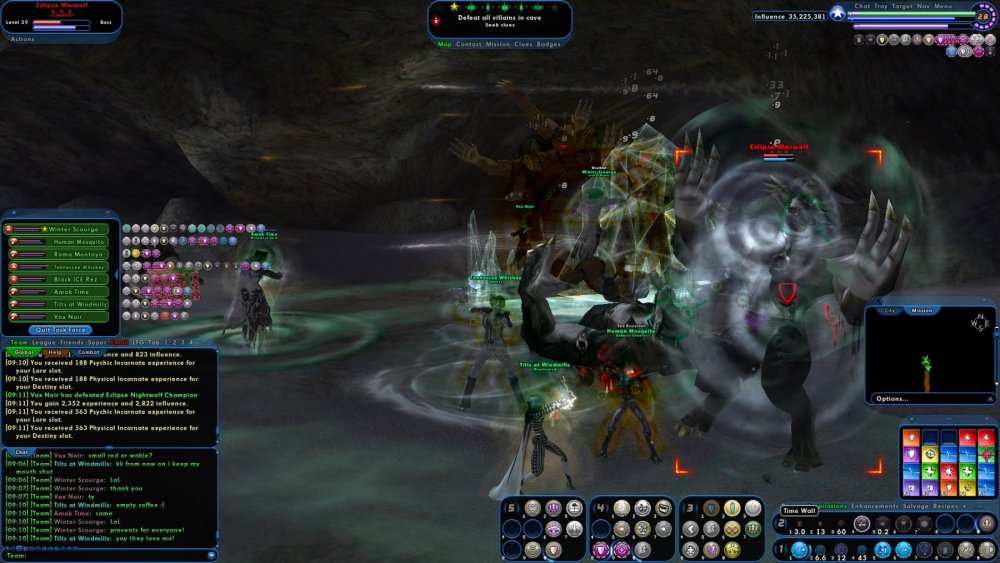Open the Enhancements window
Screen dimensions: 1000x563
click(874, 507)
